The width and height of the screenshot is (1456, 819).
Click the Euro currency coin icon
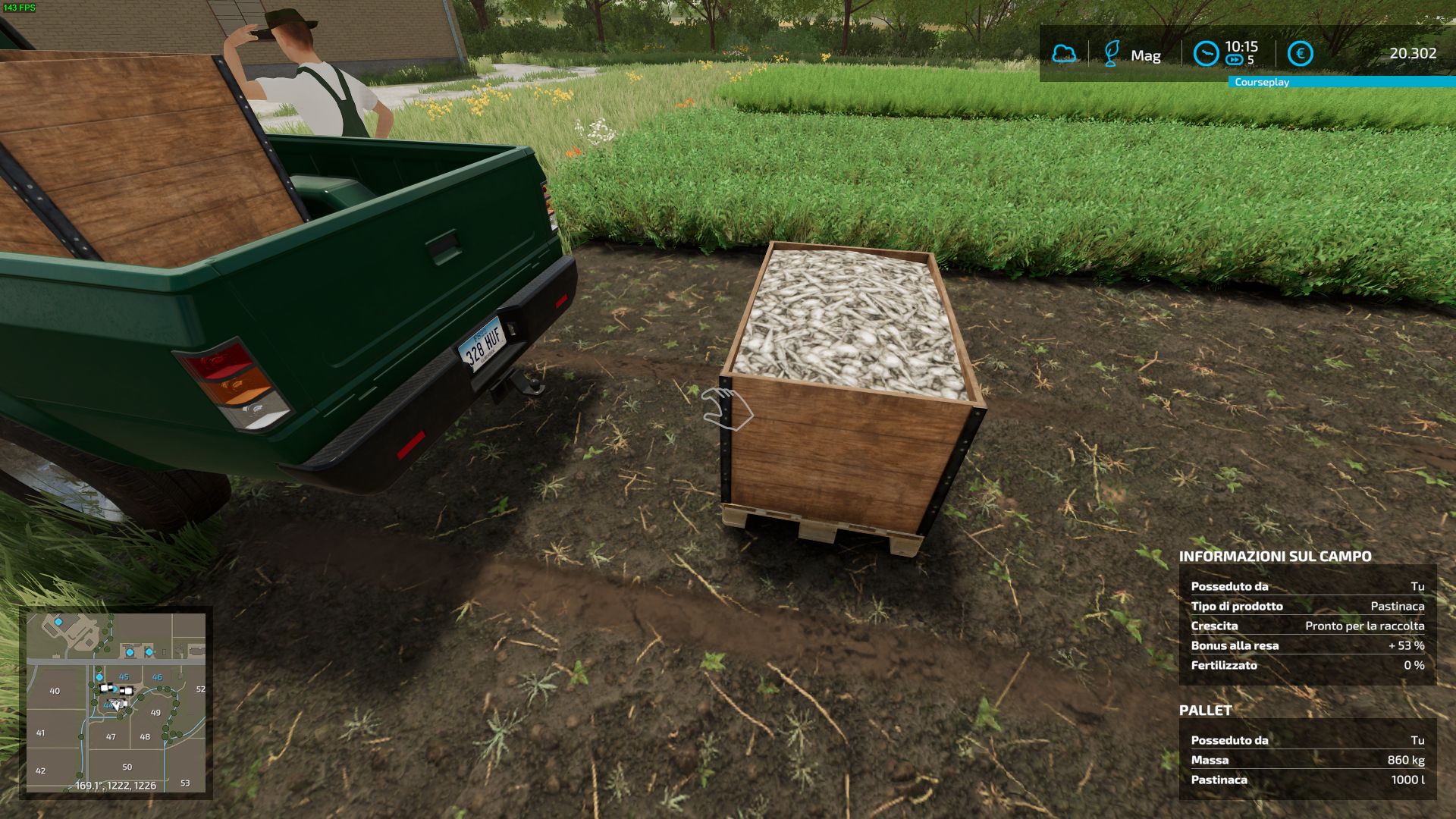pos(1301,52)
